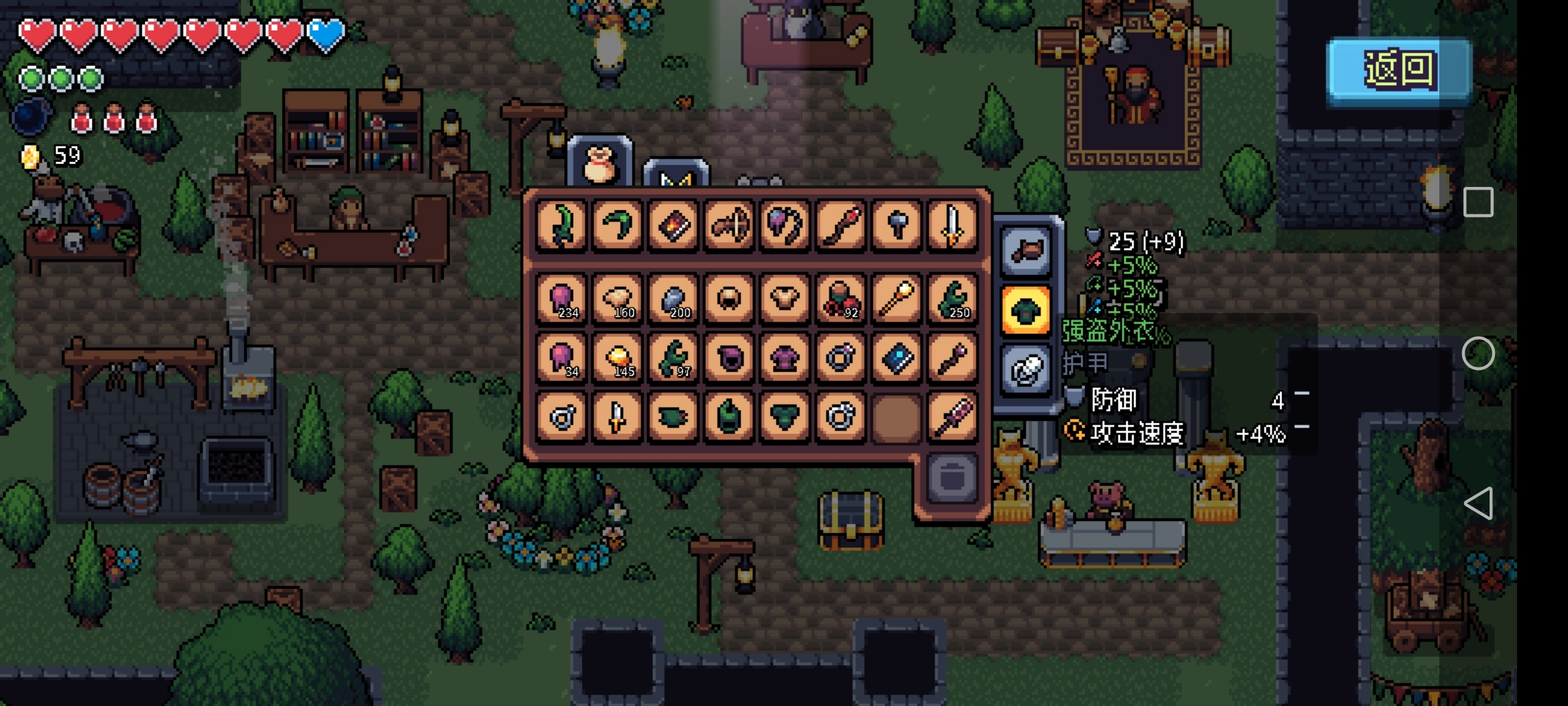The image size is (1568, 706).
Task: Select the purple tunic armor item
Action: coord(785,358)
